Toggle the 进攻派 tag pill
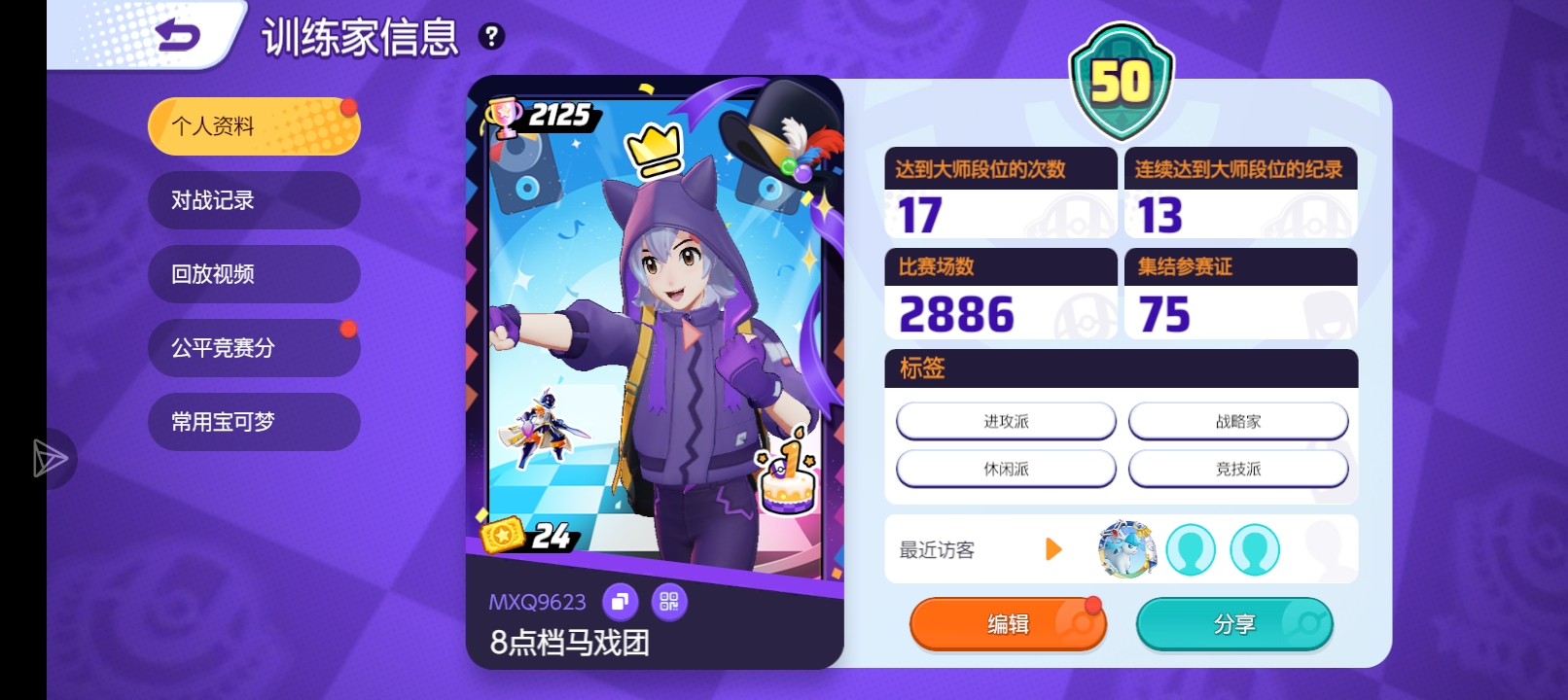 1007,420
